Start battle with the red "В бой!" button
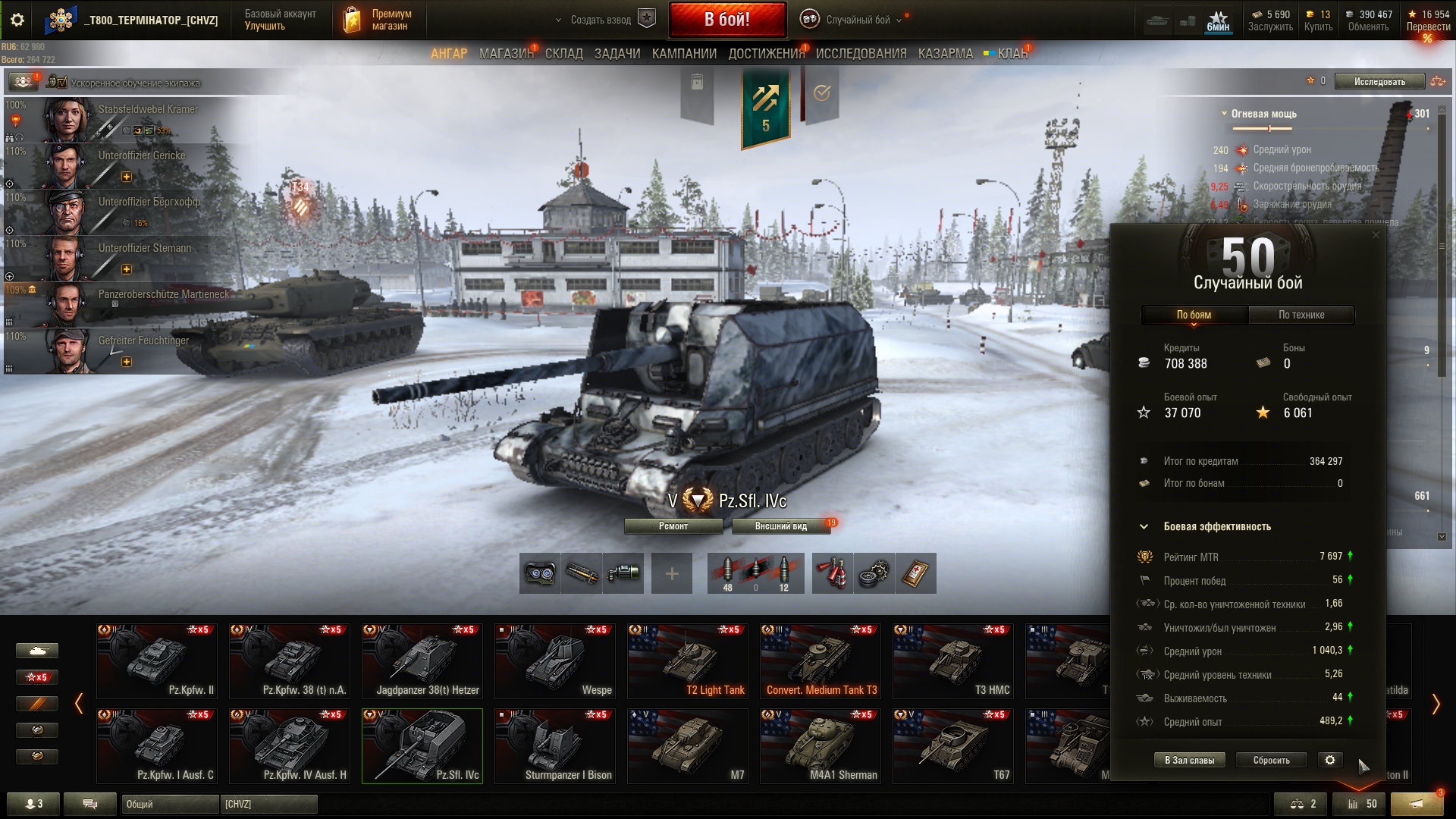Image resolution: width=1456 pixels, height=819 pixels. pos(726,20)
